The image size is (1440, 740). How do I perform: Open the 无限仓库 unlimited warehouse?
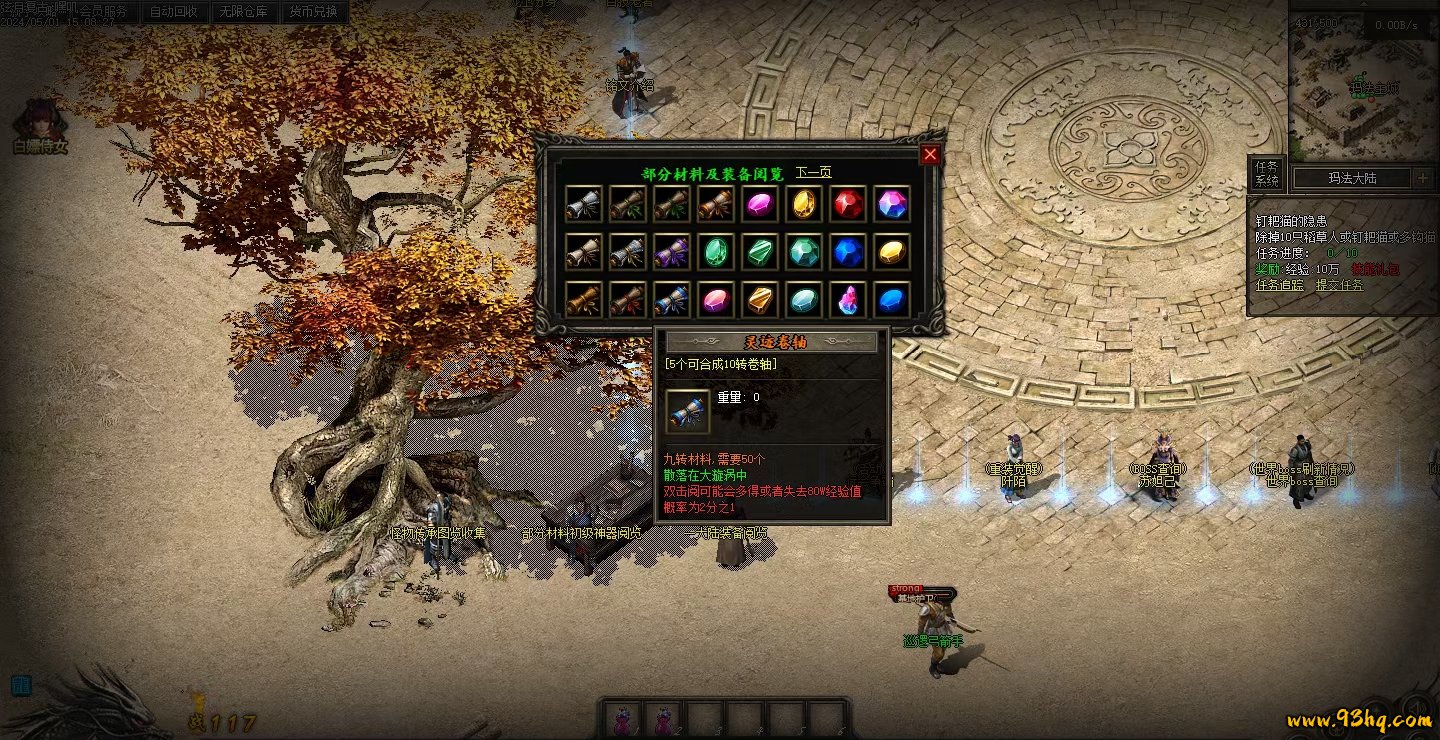click(x=243, y=12)
